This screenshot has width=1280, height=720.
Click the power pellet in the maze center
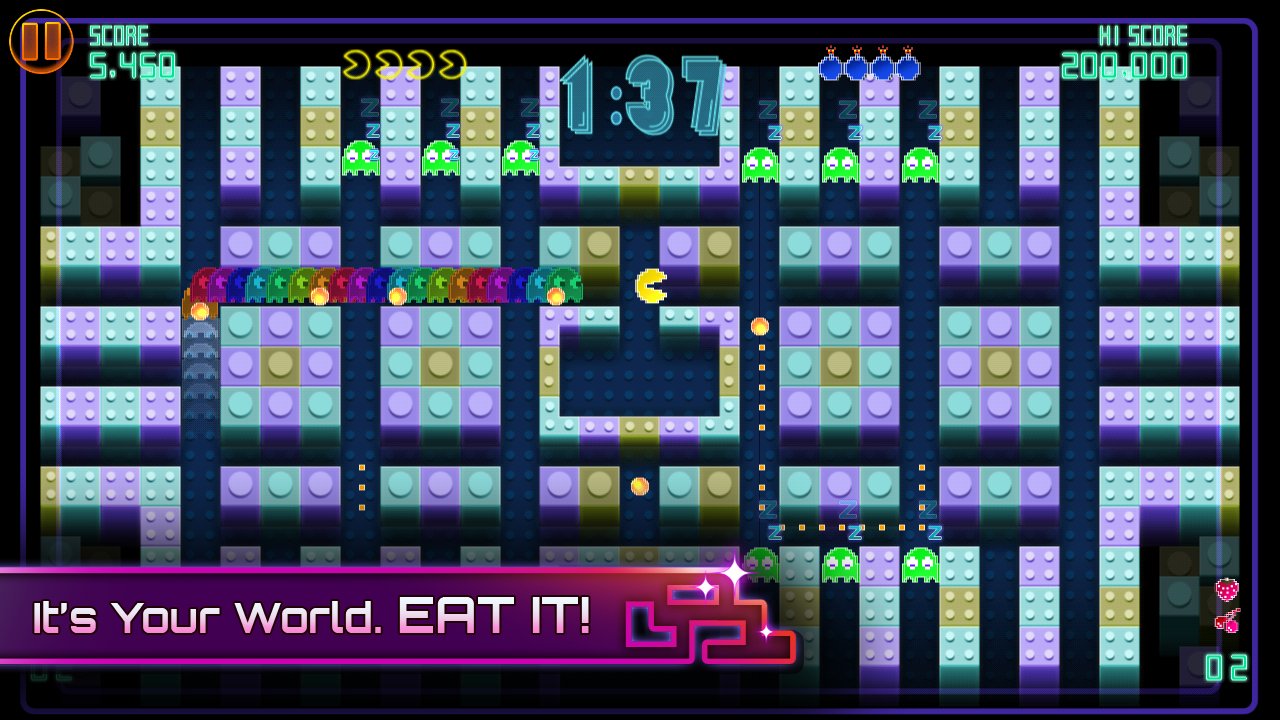(x=637, y=485)
